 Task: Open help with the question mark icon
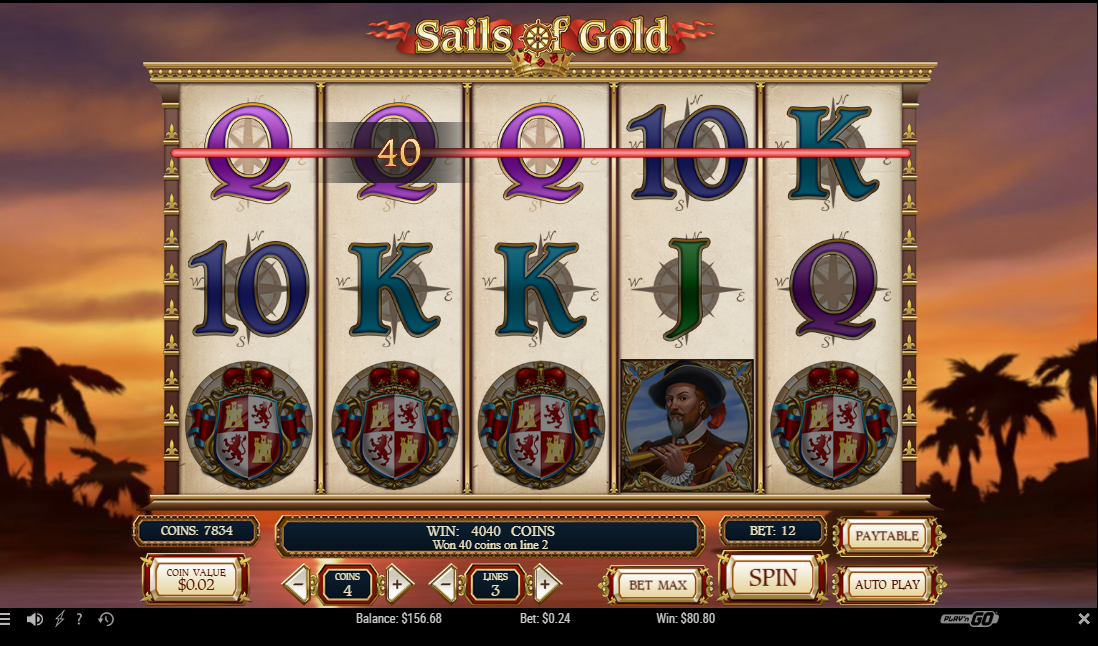pyautogui.click(x=79, y=619)
